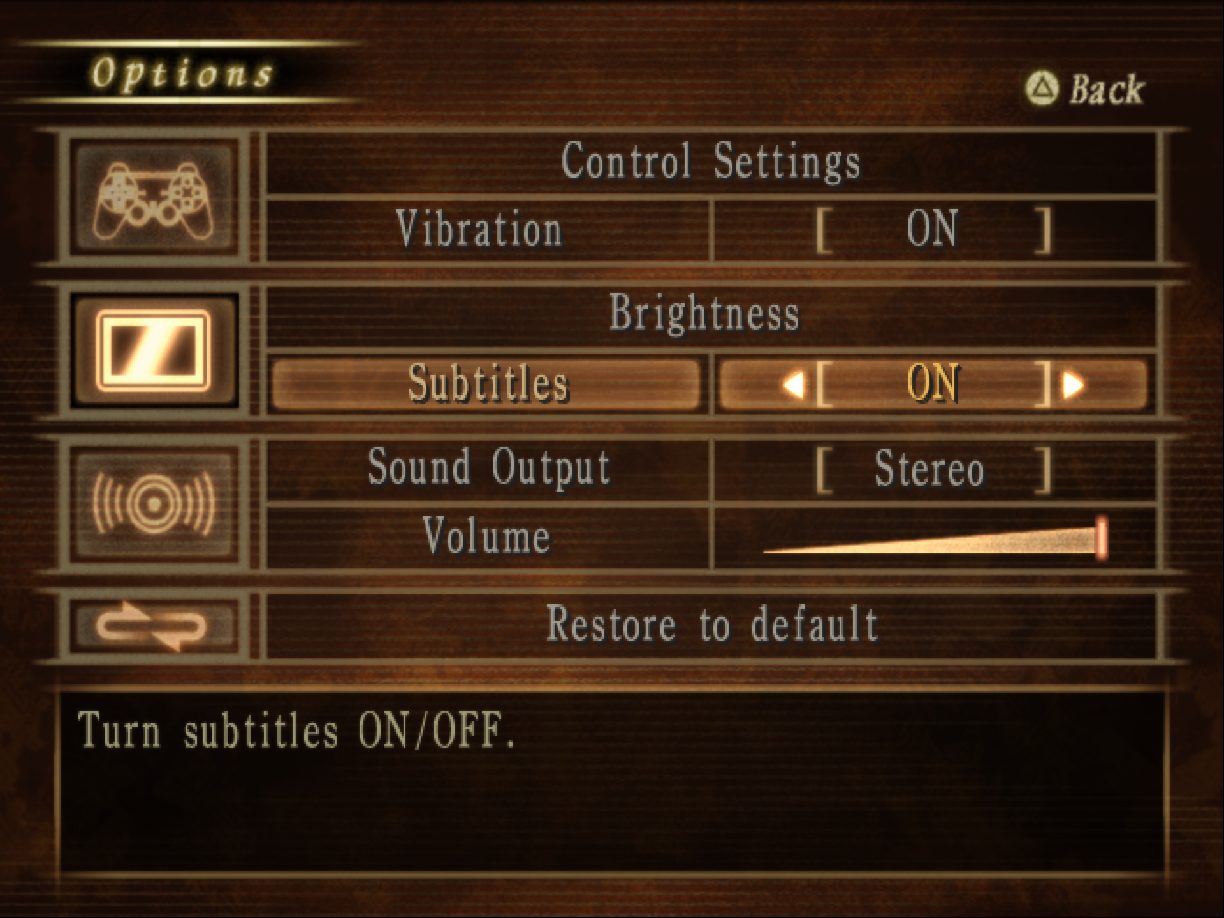
Task: Select the sound speaker category icon
Action: pos(153,503)
